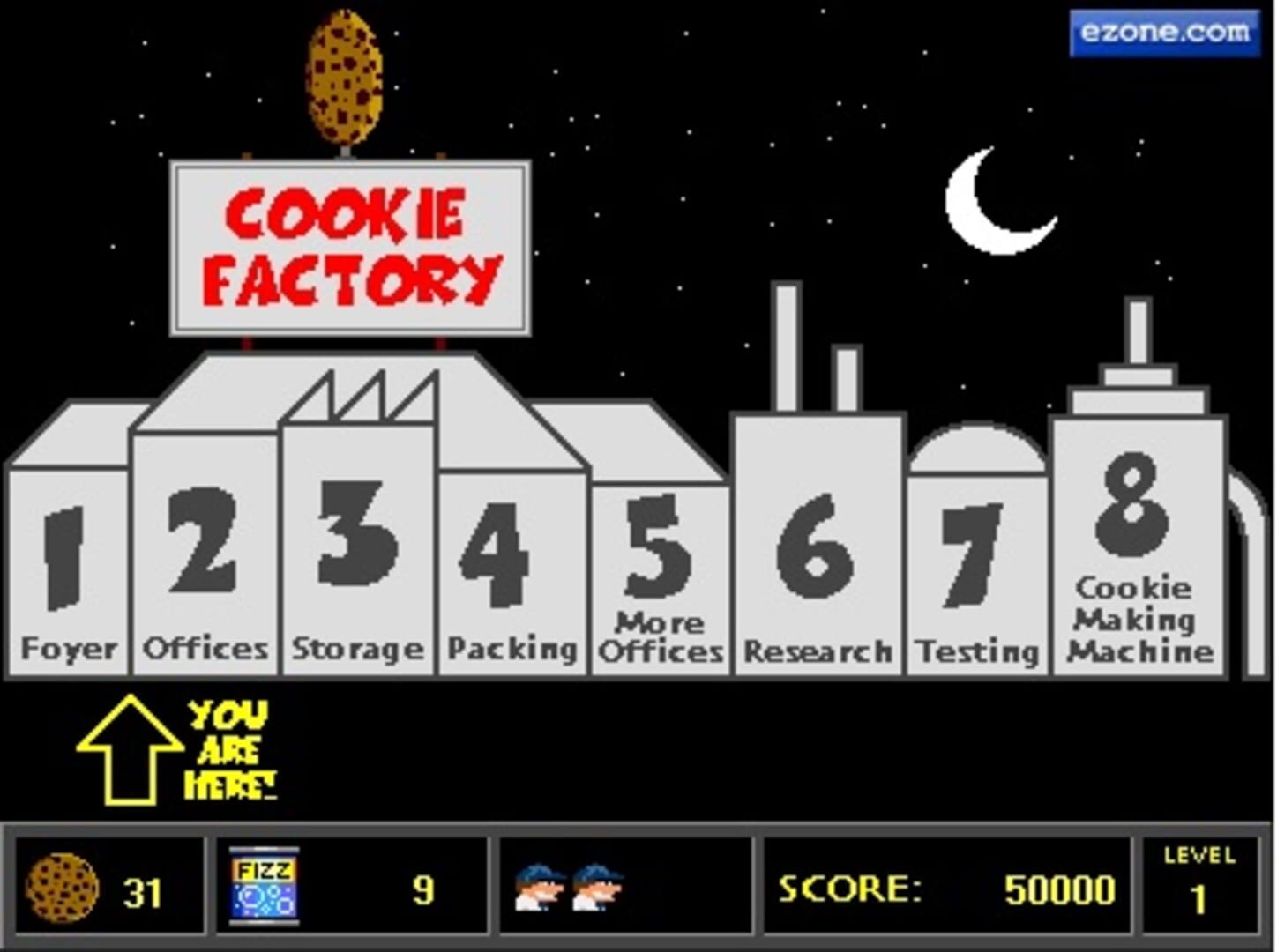Click the SCORE display showing 50000
Viewport: 1277px width, 952px height.
[944, 889]
